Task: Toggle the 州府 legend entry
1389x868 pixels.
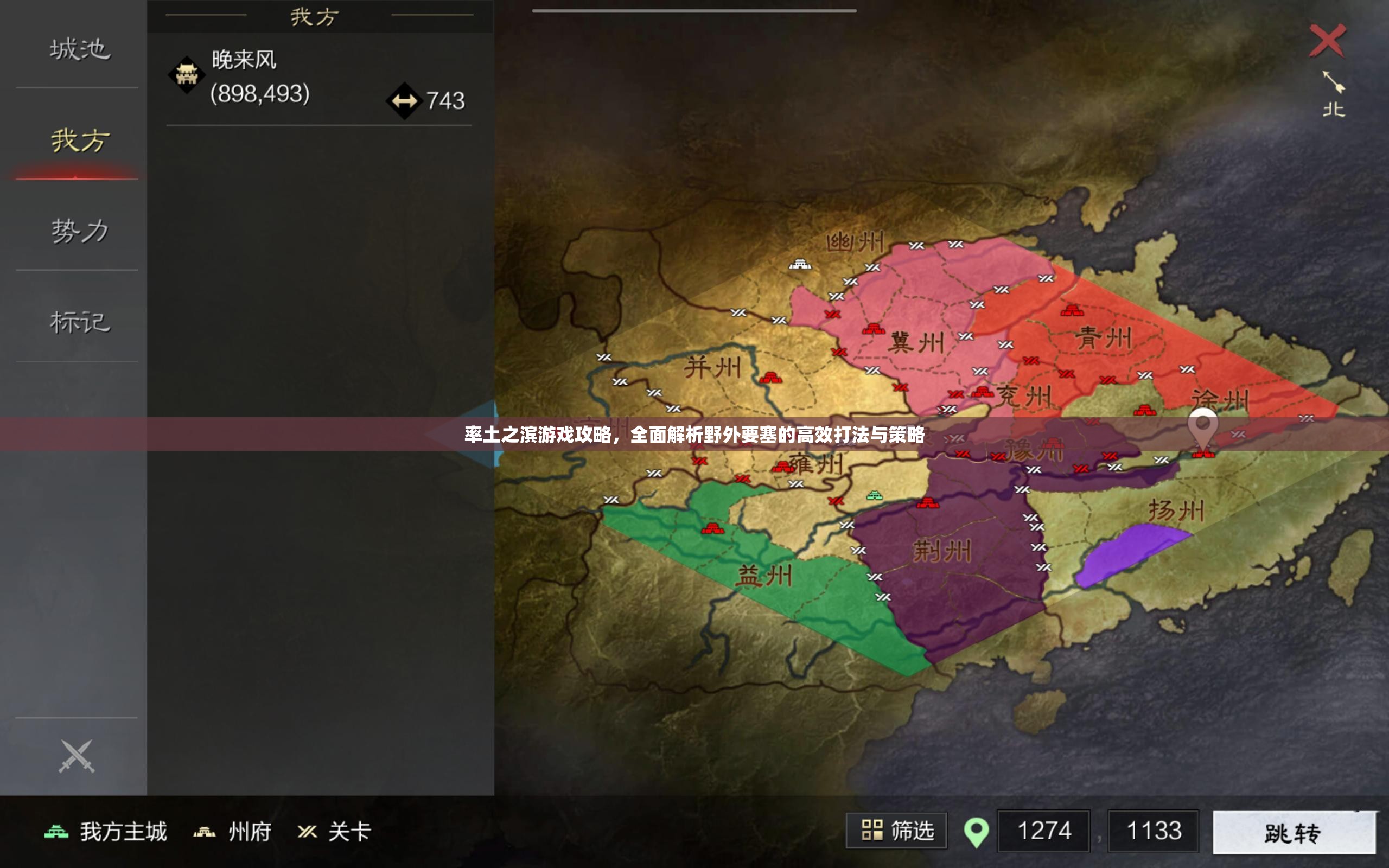Action: coord(232,832)
